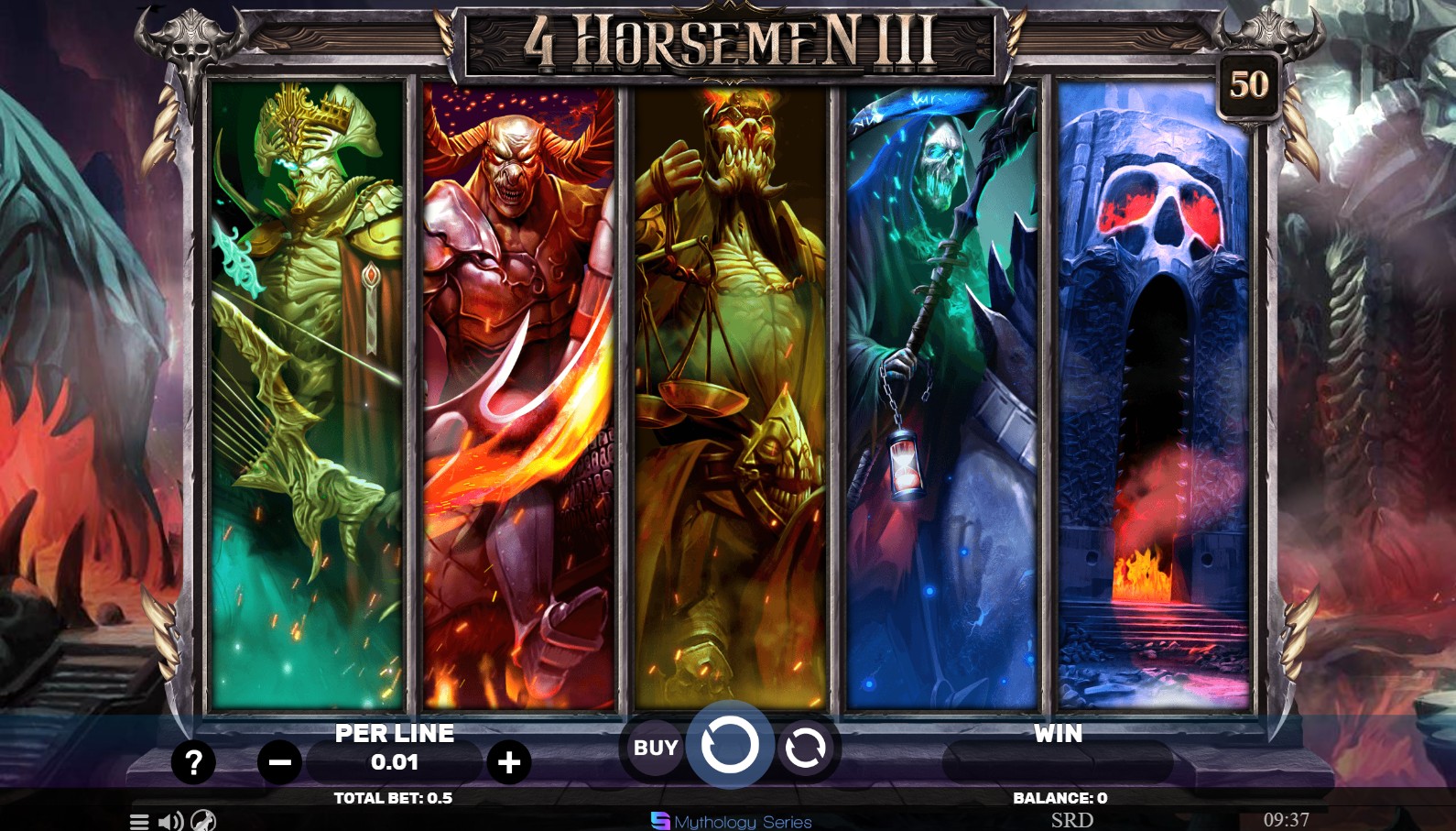This screenshot has height=831, width=1456.
Task: Start autoplay with the double-arrow icon
Action: click(805, 748)
